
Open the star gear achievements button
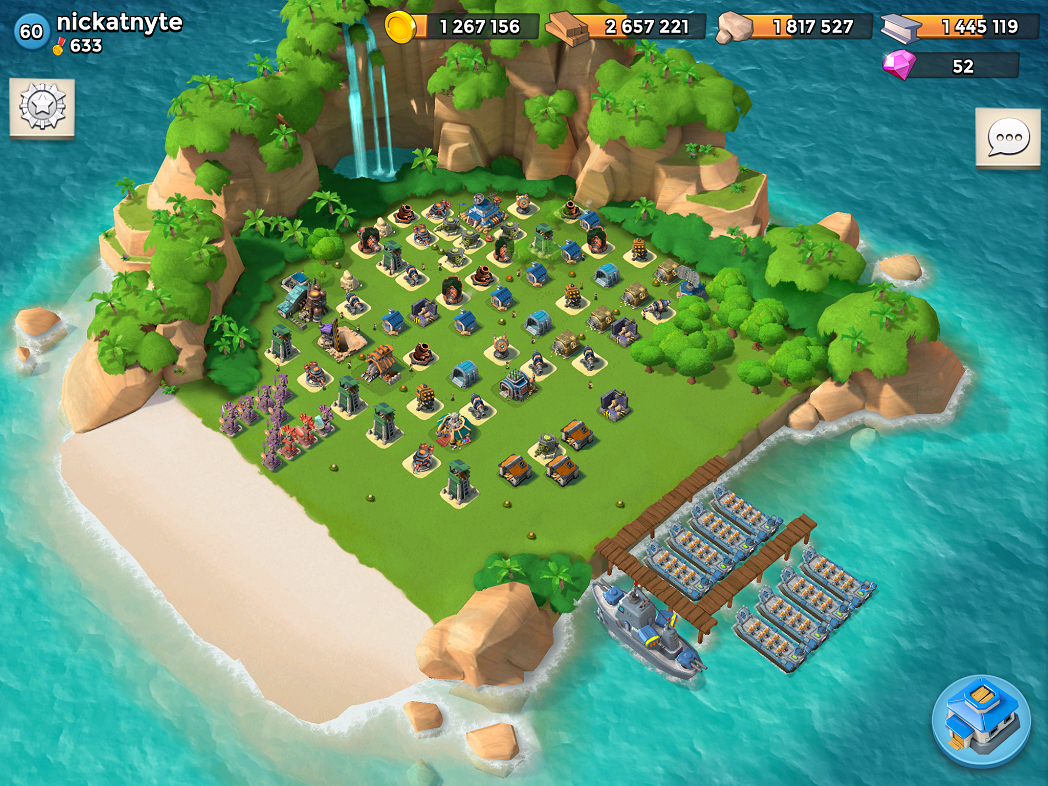[42, 106]
